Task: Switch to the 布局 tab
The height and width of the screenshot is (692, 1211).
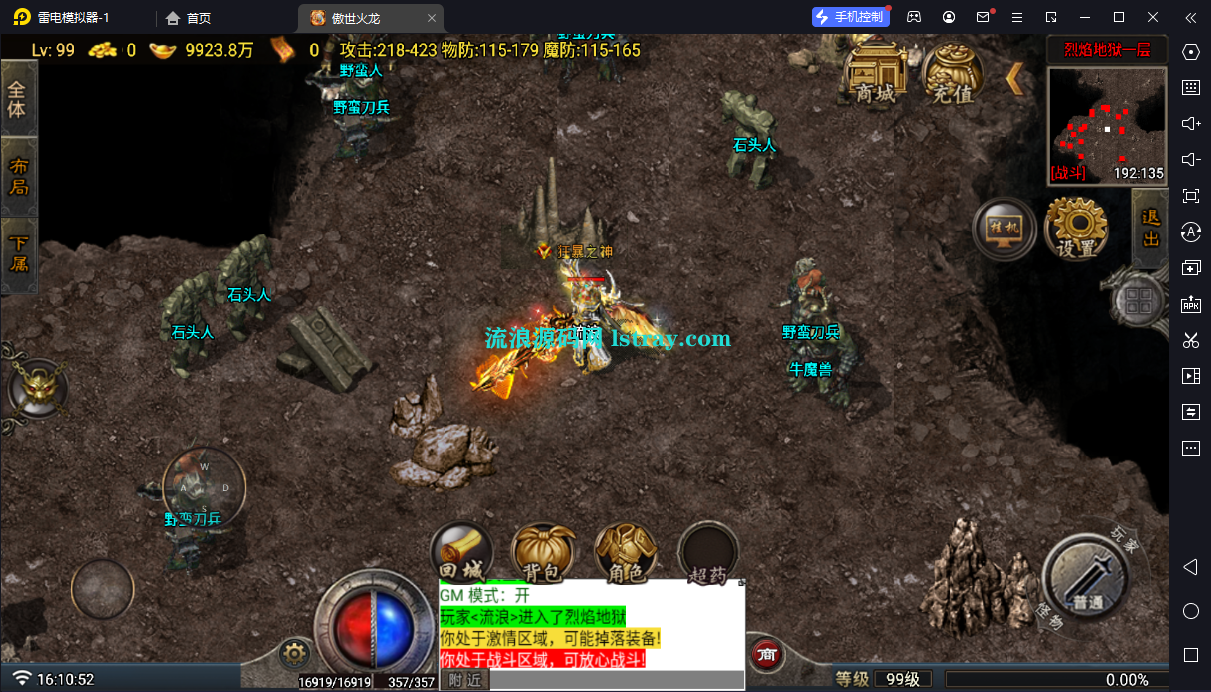Action: [x=18, y=176]
